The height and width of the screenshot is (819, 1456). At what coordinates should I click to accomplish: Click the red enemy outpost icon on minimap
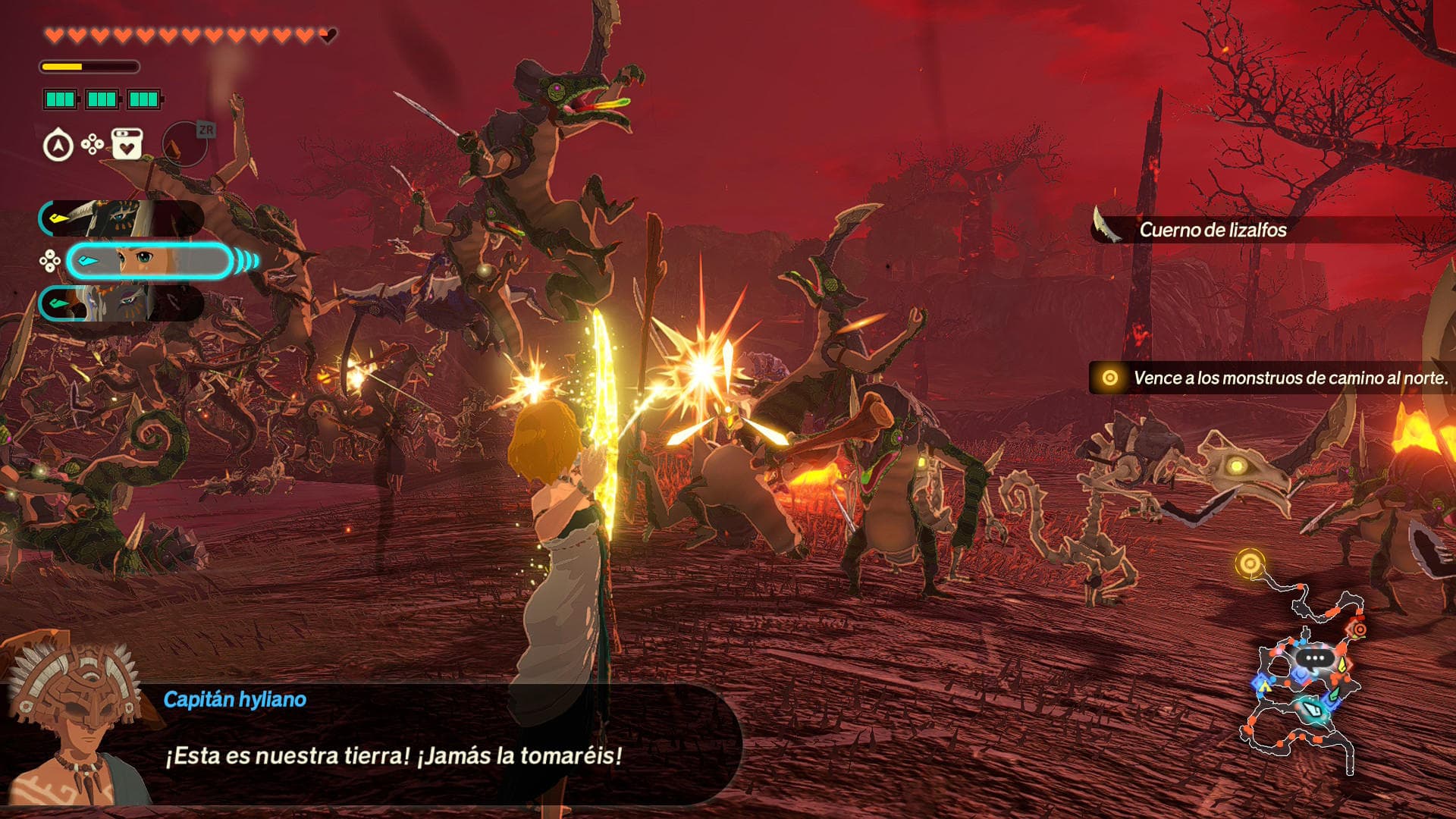pos(1359,629)
